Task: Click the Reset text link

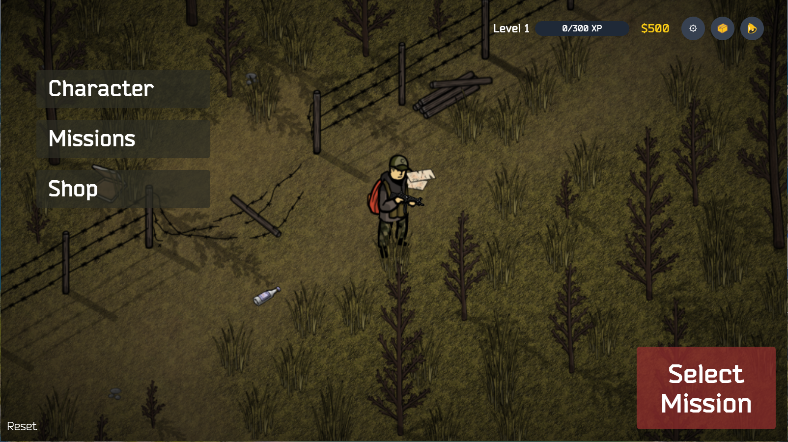Action: tap(22, 426)
